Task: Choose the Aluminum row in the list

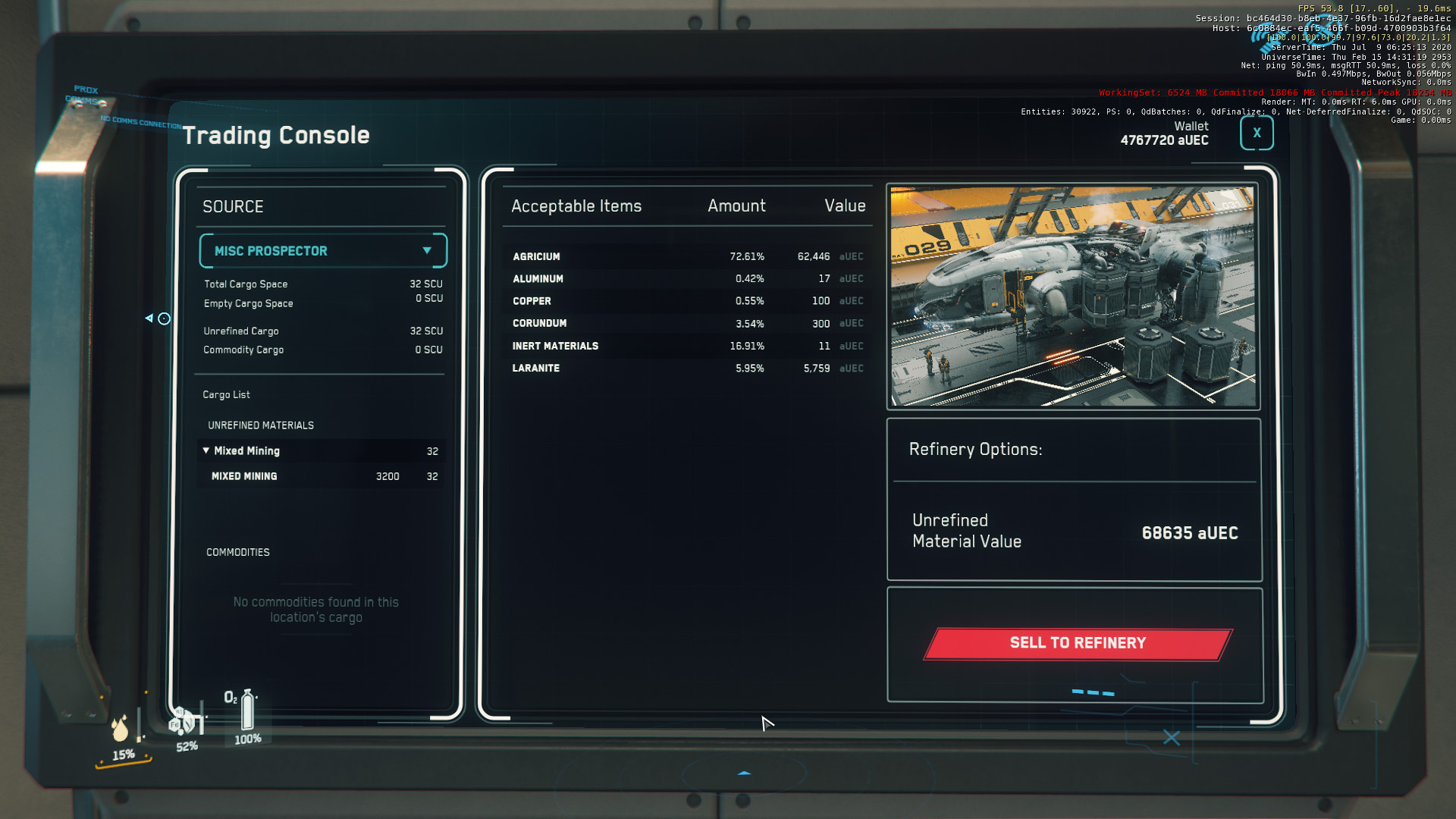Action: [x=686, y=279]
